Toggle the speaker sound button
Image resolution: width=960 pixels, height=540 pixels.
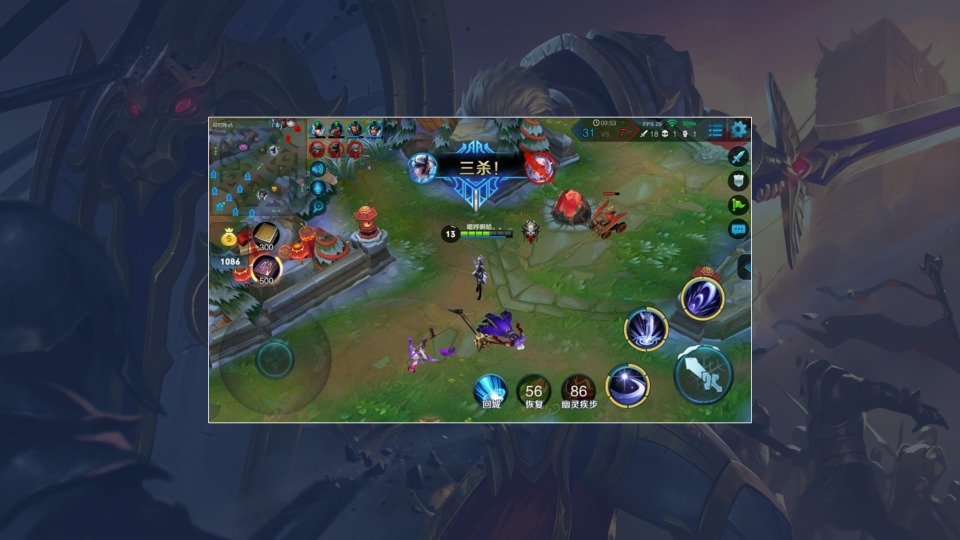(x=318, y=169)
